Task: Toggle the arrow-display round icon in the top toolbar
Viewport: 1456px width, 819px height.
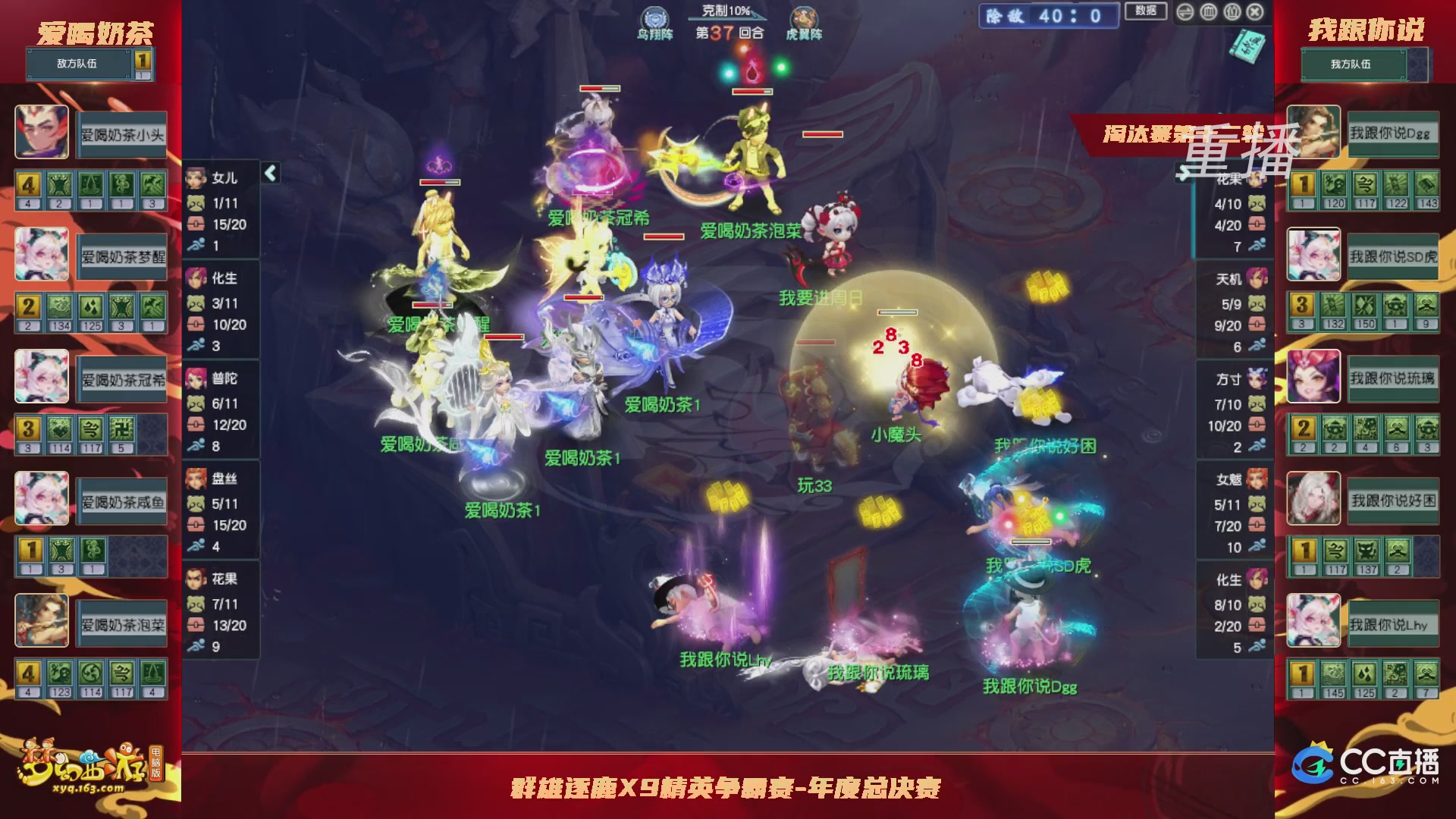Action: point(1185,12)
